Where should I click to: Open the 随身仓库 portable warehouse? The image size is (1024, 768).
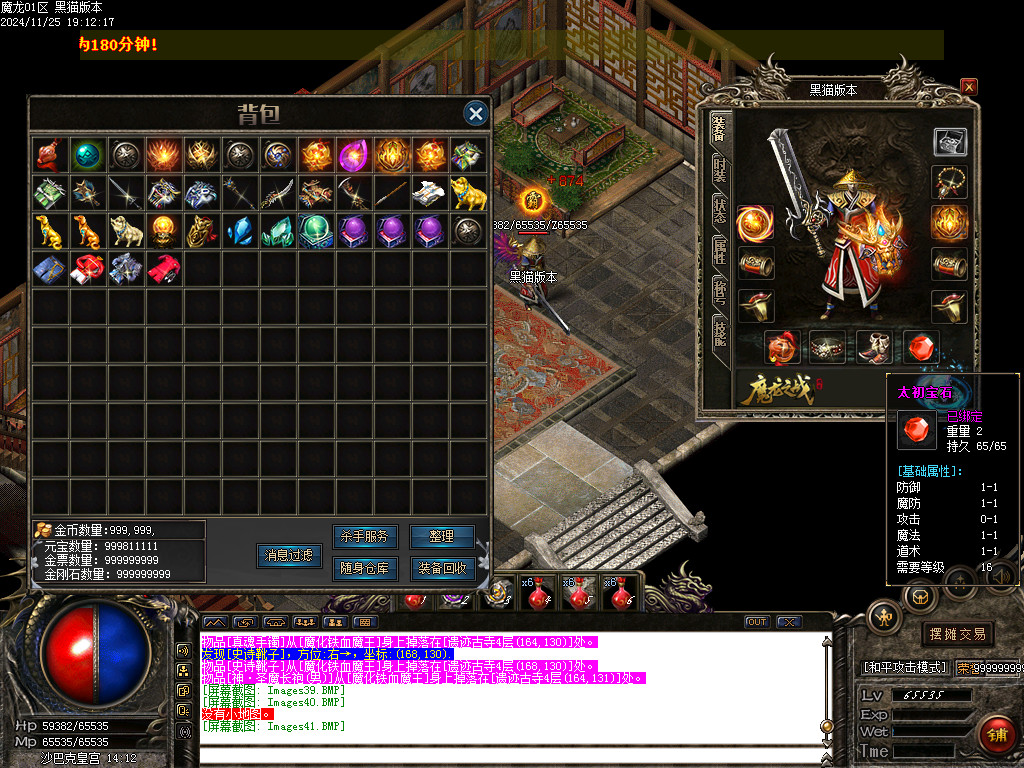click(x=366, y=569)
